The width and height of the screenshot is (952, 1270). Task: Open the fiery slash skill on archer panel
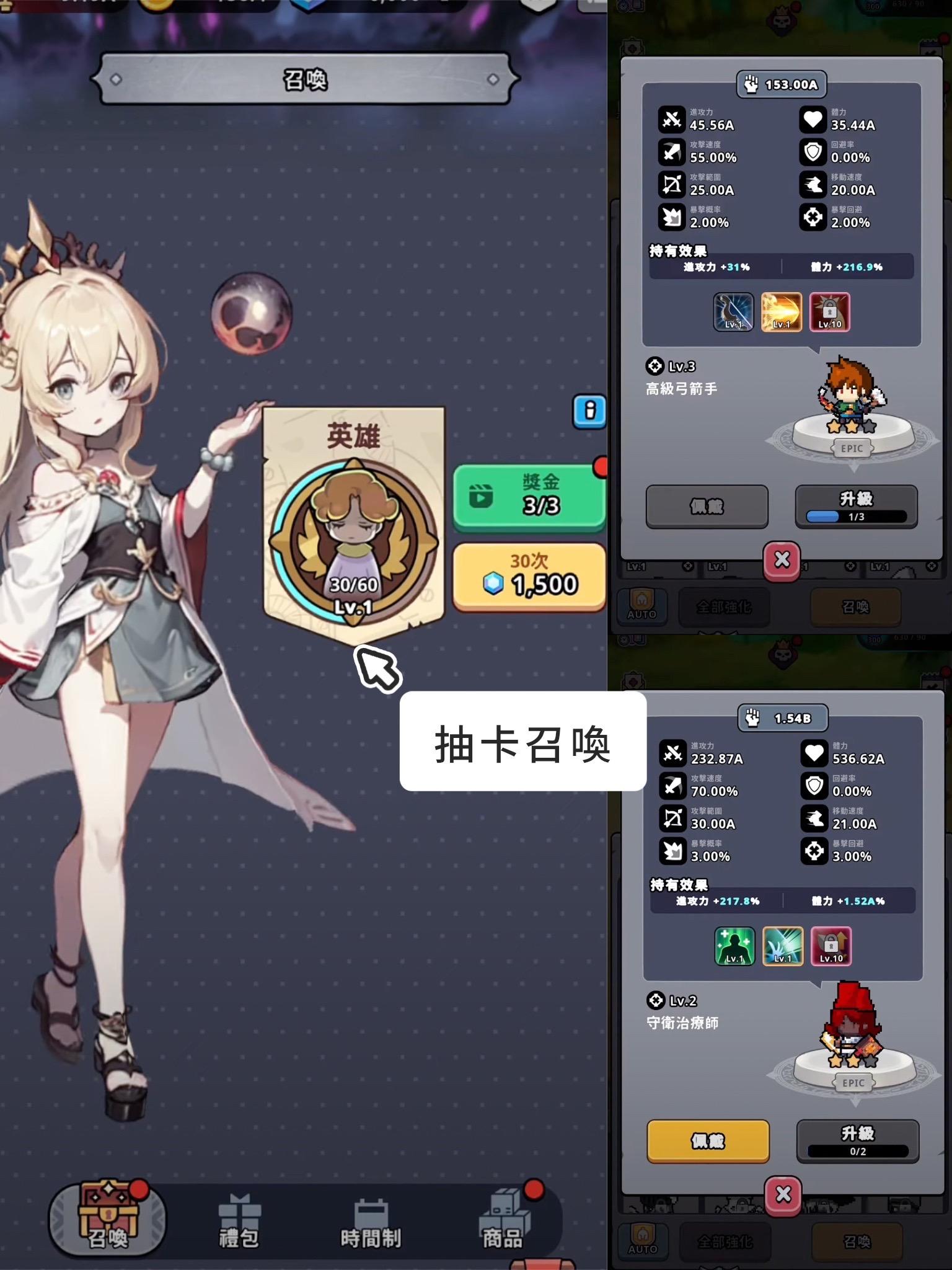pyautogui.click(x=782, y=313)
